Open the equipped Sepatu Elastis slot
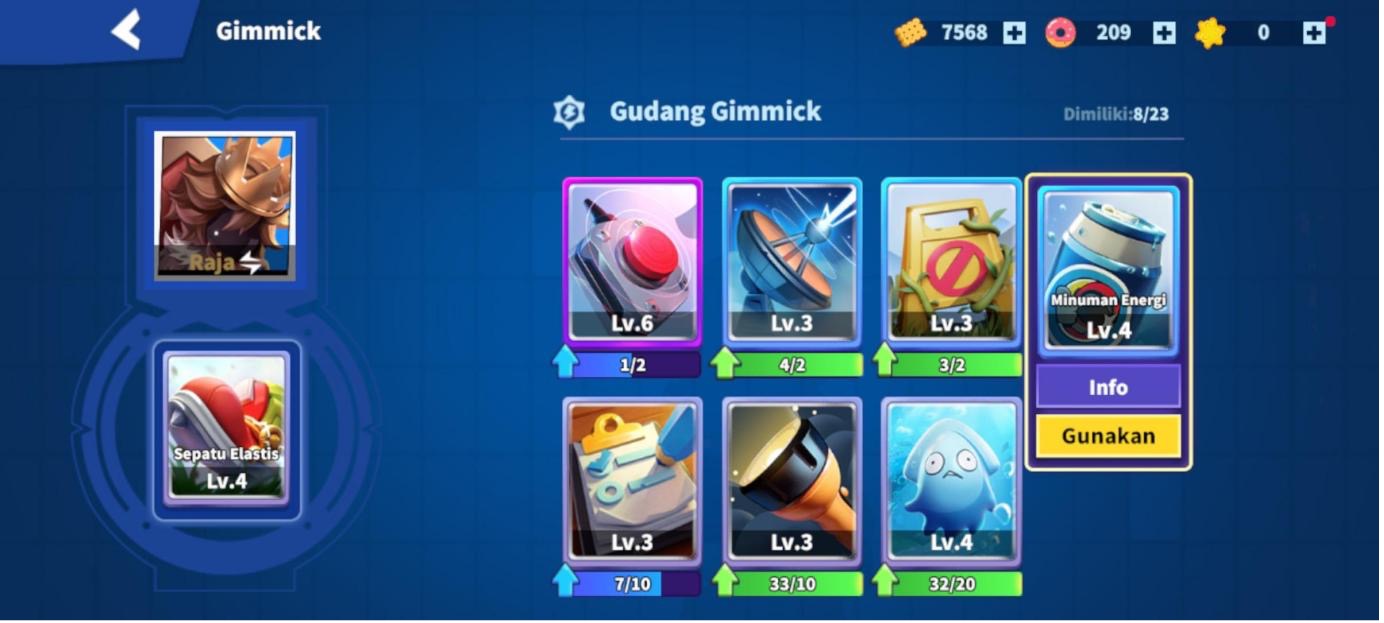Viewport: 1384px width, 623px height. pos(227,428)
